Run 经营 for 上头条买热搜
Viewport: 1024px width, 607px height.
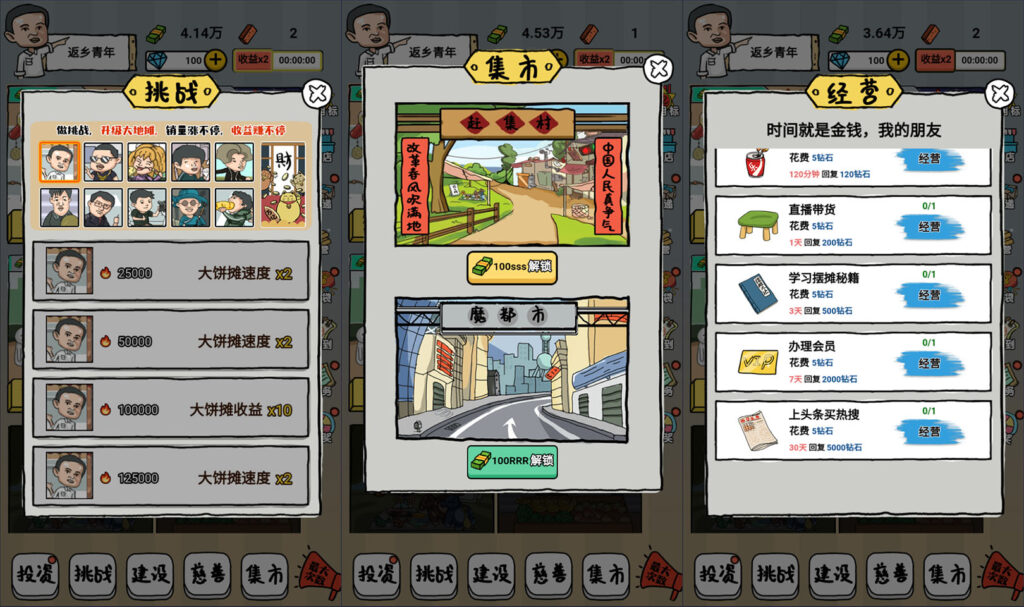click(929, 431)
